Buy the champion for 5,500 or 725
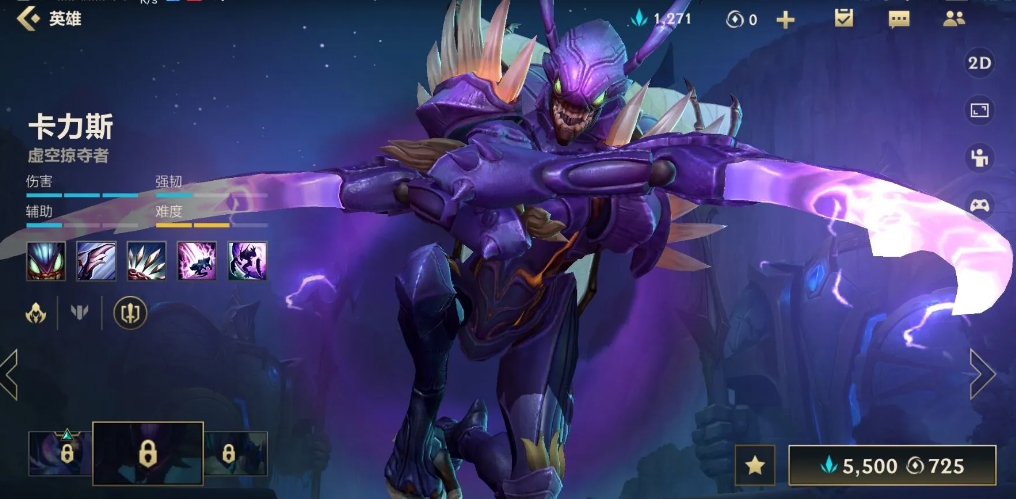The height and width of the screenshot is (499, 1016). click(x=892, y=465)
